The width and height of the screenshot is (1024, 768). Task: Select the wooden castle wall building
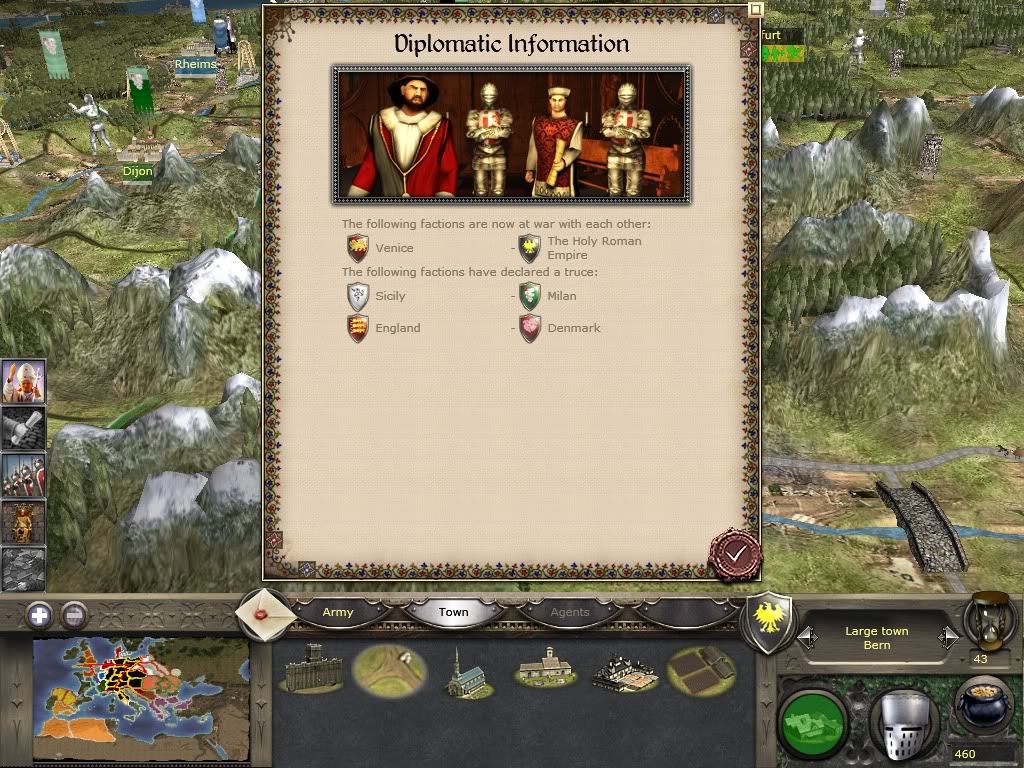[311, 670]
